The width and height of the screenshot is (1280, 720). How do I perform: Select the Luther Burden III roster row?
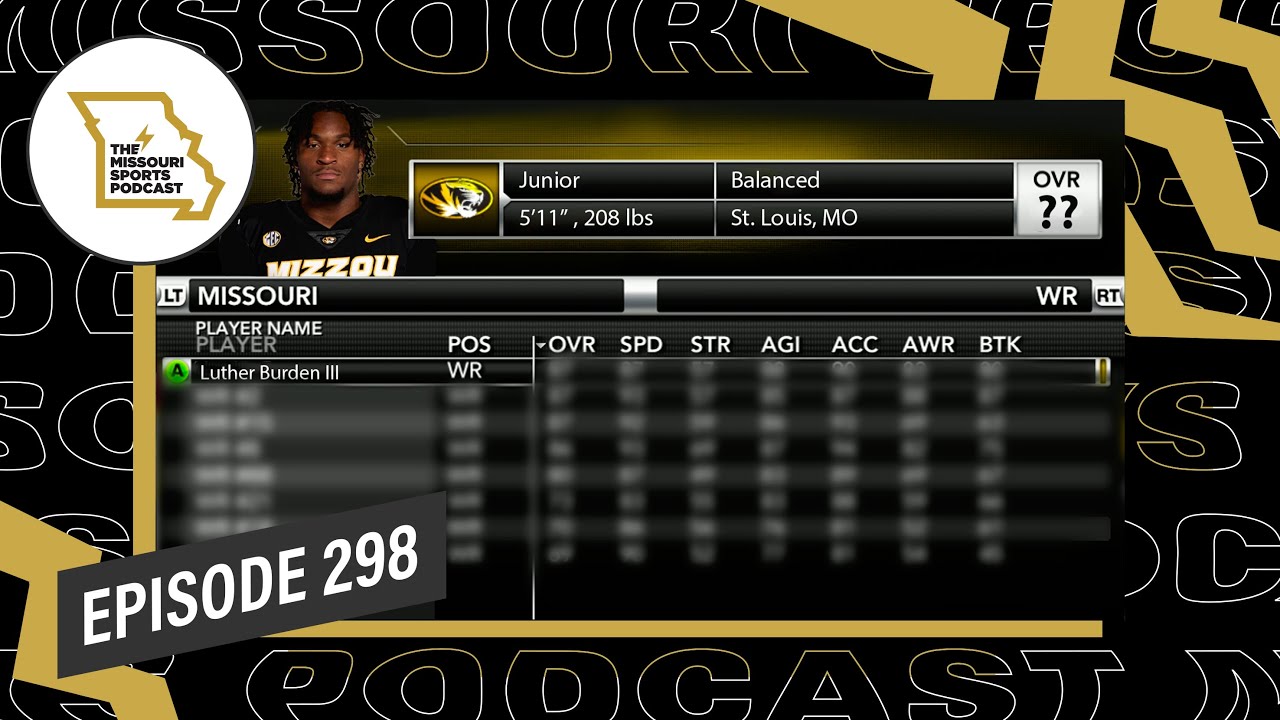[x=345, y=372]
